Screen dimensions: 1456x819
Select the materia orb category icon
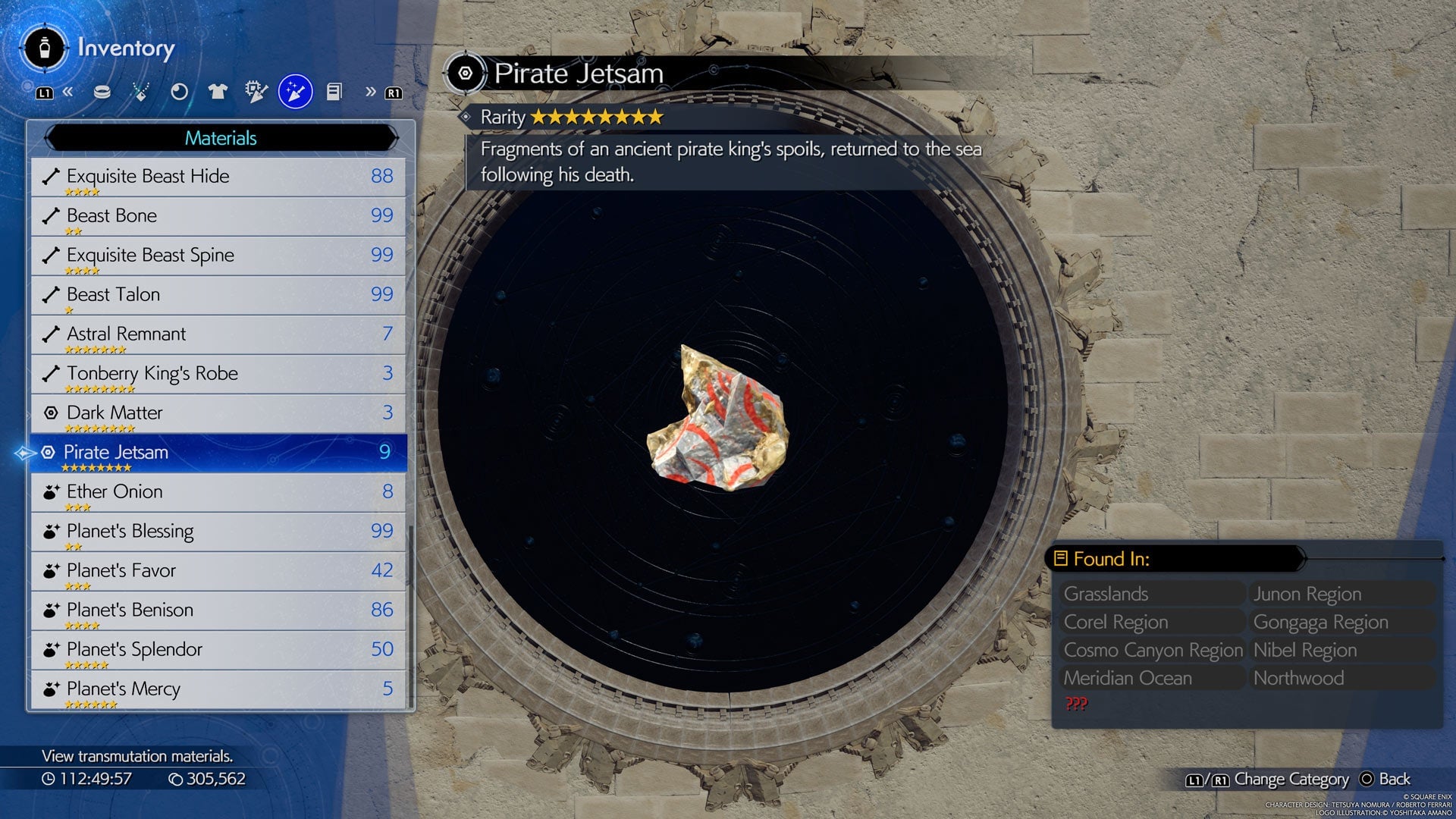180,91
